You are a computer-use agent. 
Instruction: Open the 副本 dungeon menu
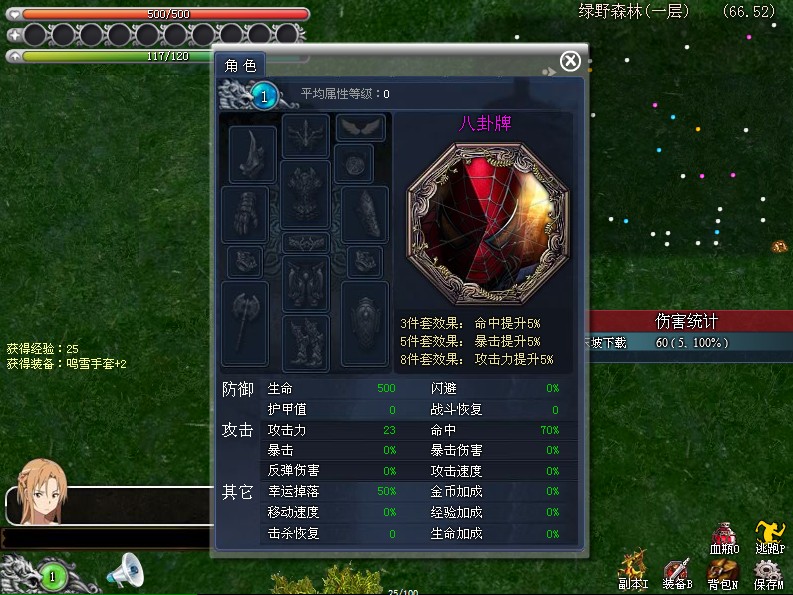633,571
